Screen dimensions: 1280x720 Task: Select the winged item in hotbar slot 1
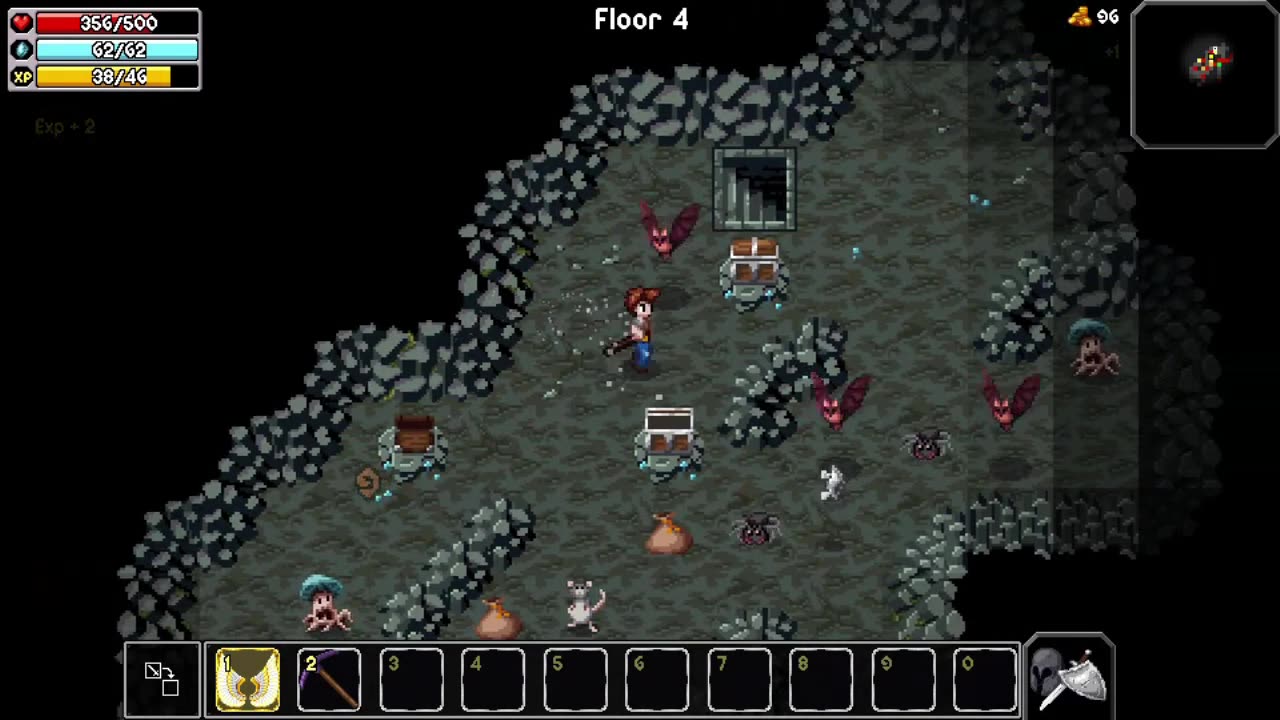(247, 680)
